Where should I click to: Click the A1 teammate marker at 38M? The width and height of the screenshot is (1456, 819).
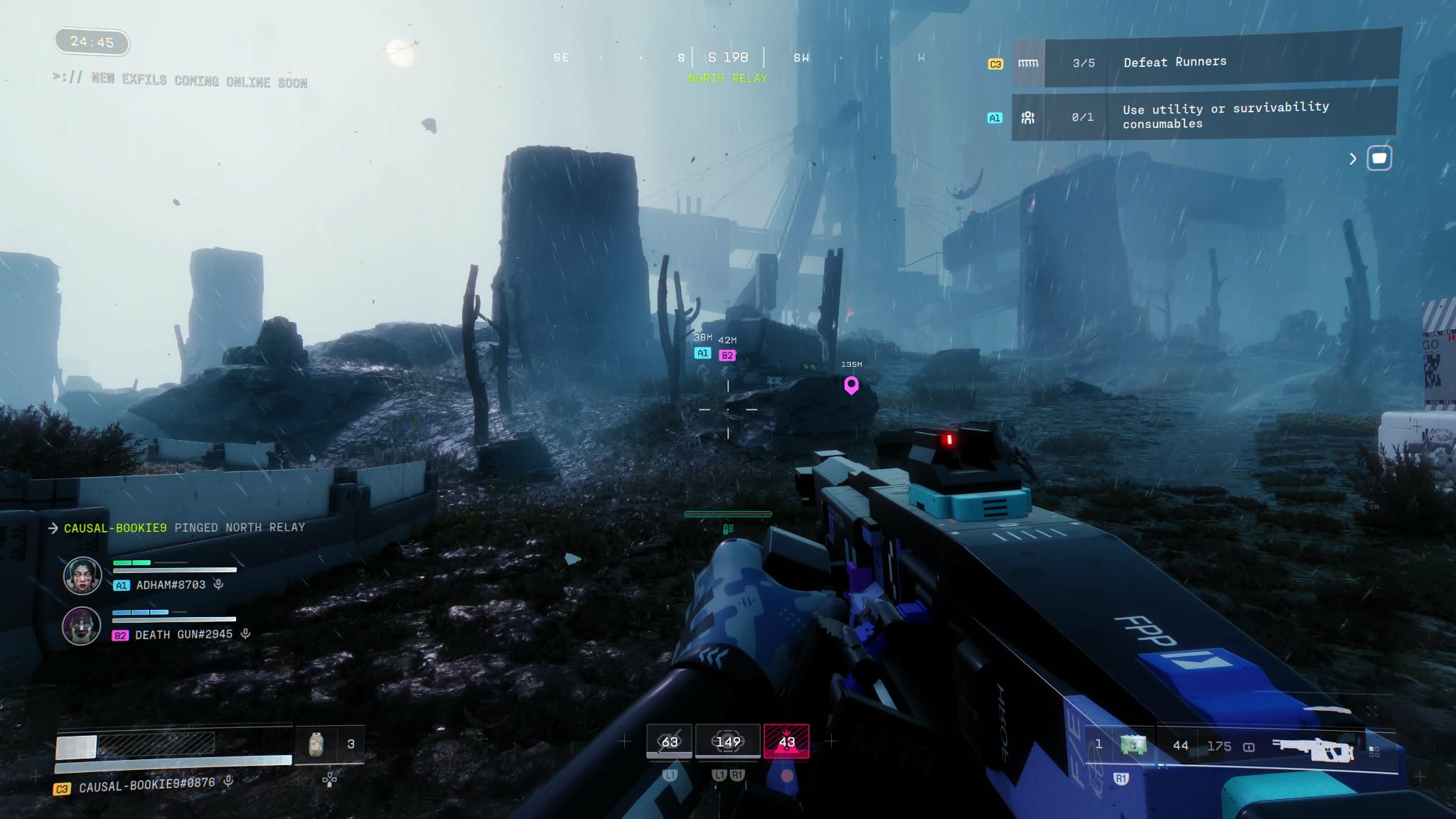[x=702, y=353]
